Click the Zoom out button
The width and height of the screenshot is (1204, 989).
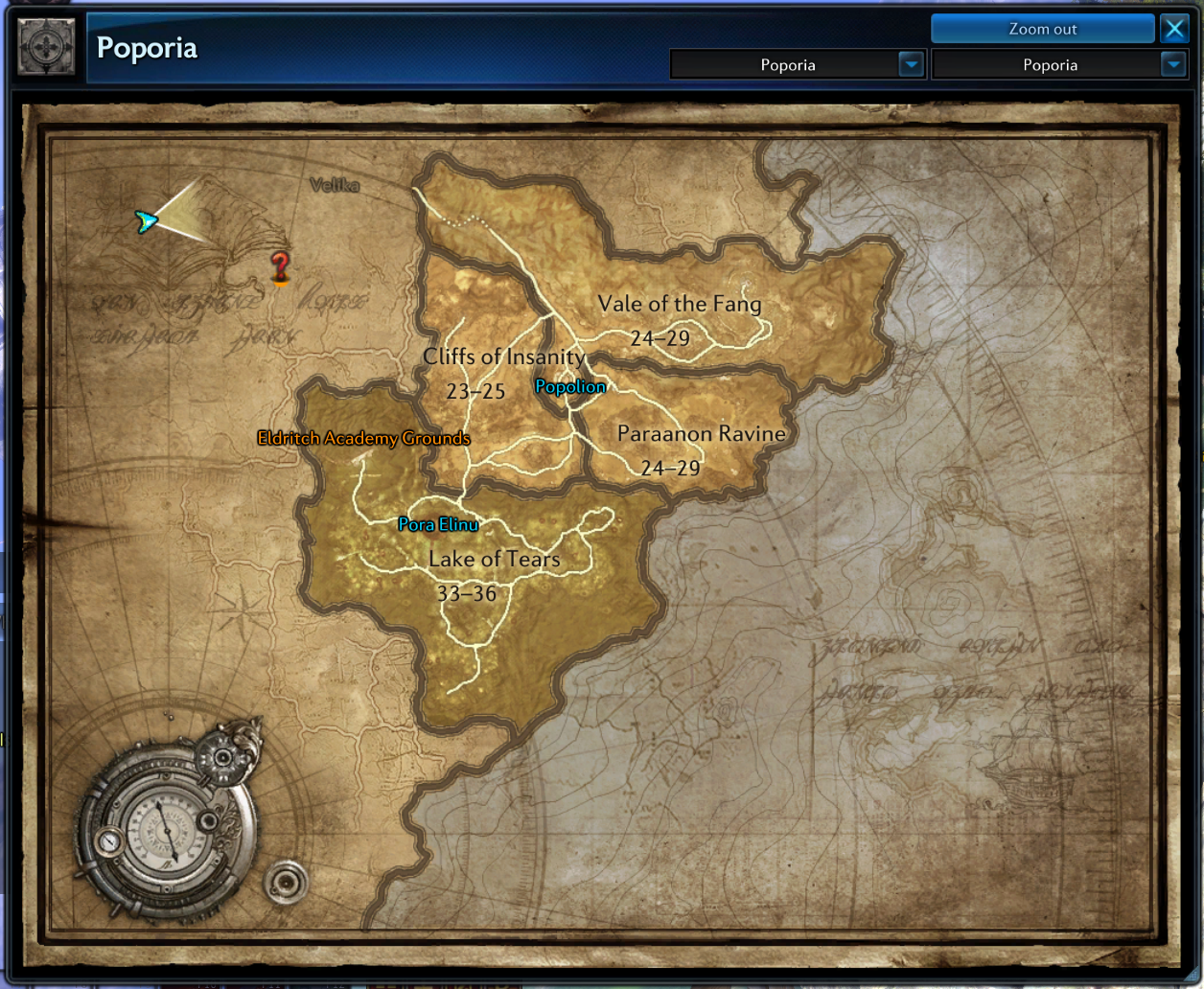point(1042,29)
